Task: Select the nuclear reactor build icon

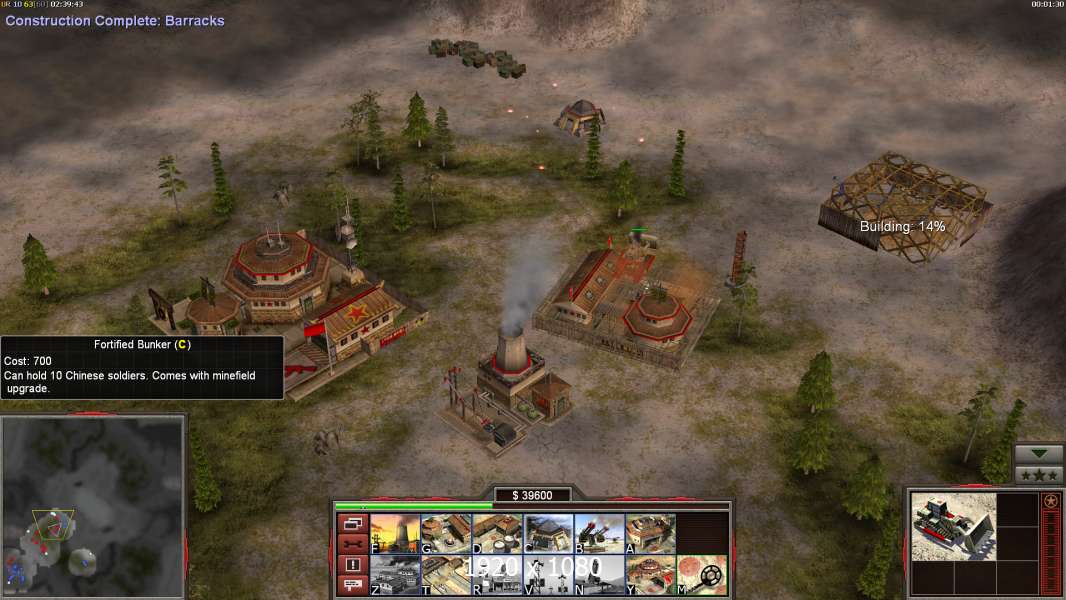Action: click(x=395, y=534)
